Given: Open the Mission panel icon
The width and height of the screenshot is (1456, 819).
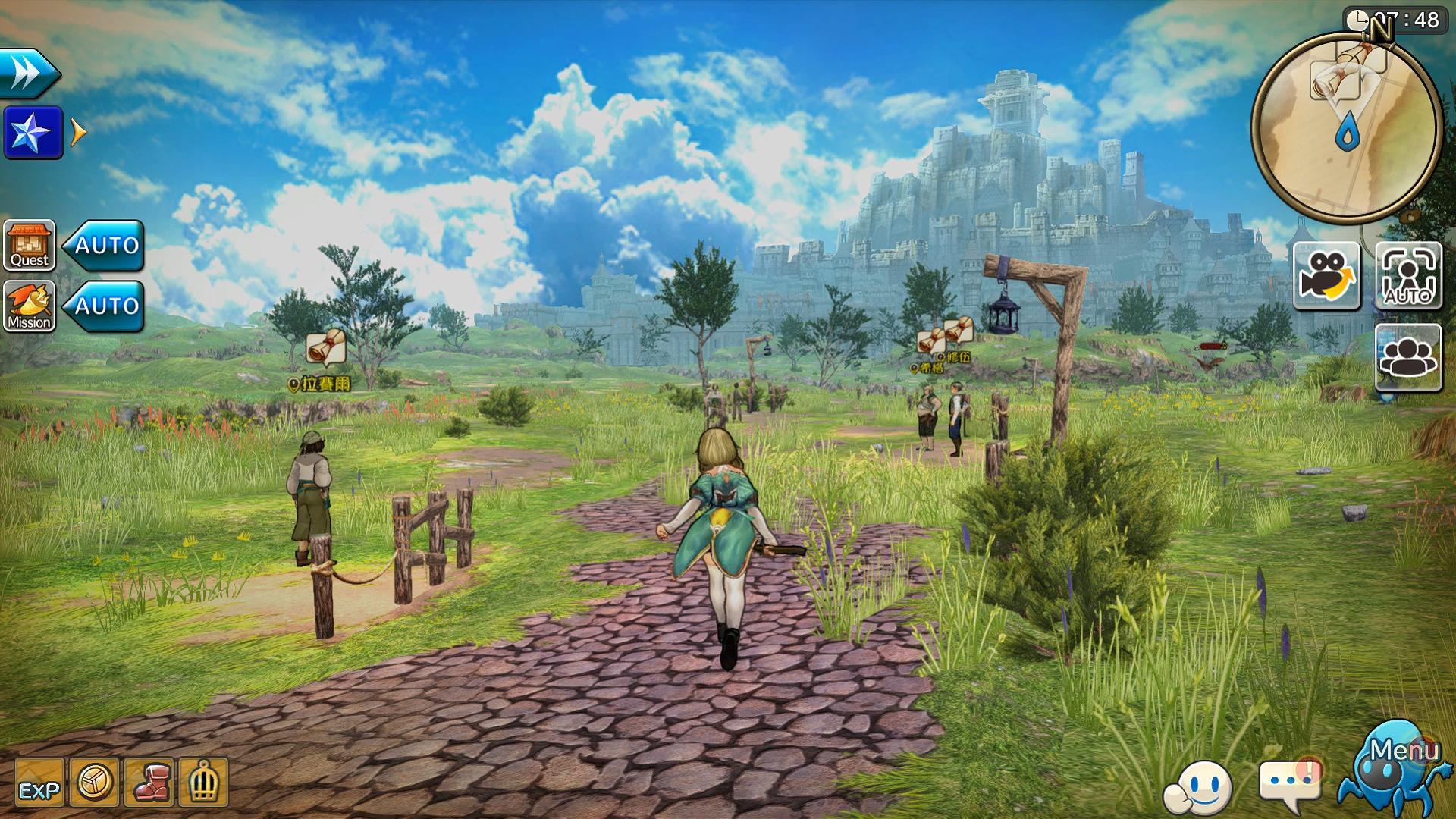Looking at the screenshot, I should click(29, 308).
